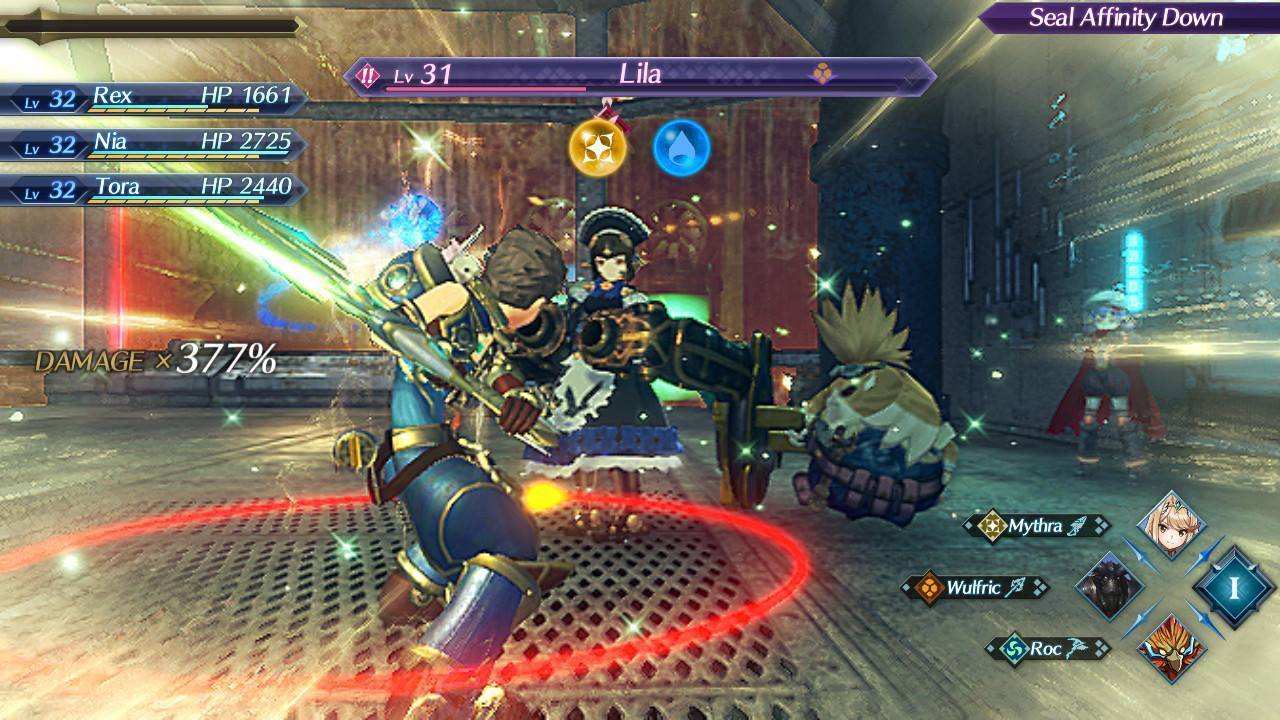Select Nia's party status row
Image resolution: width=1280 pixels, height=720 pixels.
coord(155,144)
